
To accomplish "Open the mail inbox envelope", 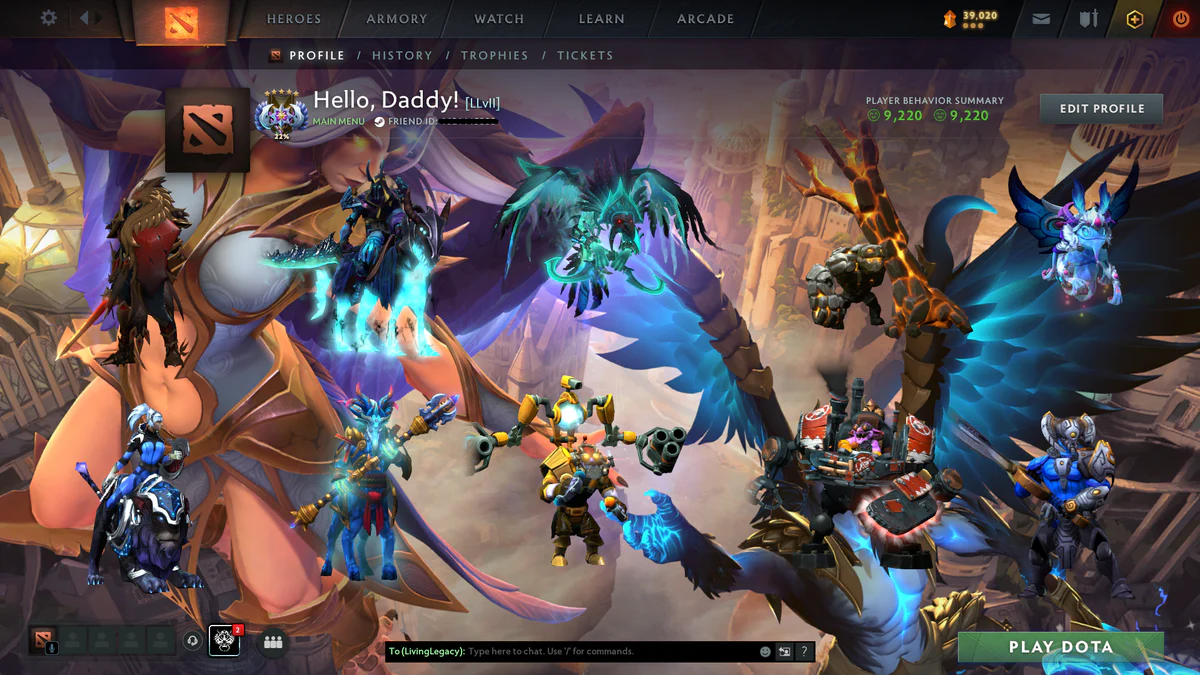I will (x=1041, y=19).
